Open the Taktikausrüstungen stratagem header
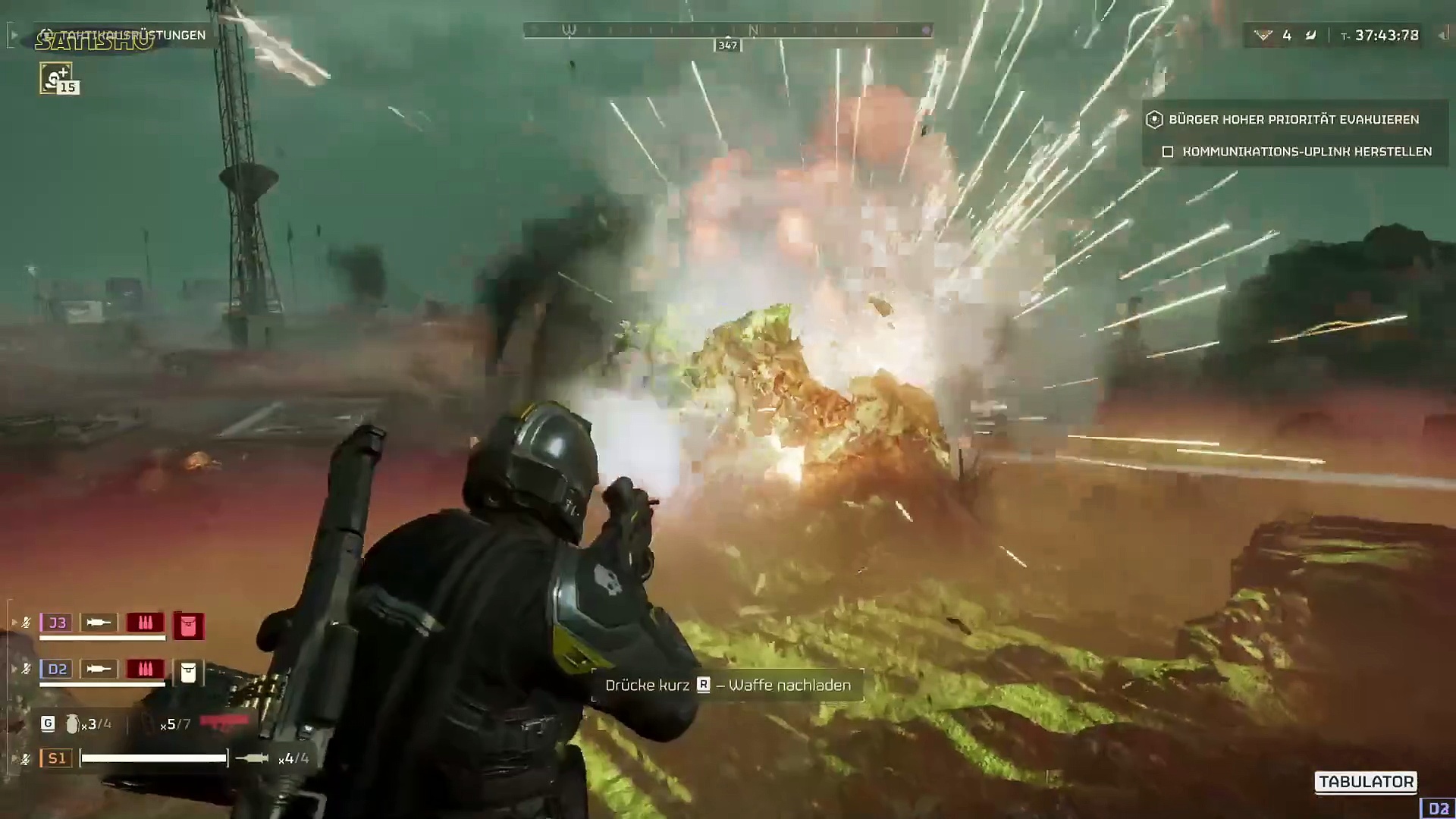Screen dimensions: 1456x819 [x=125, y=36]
